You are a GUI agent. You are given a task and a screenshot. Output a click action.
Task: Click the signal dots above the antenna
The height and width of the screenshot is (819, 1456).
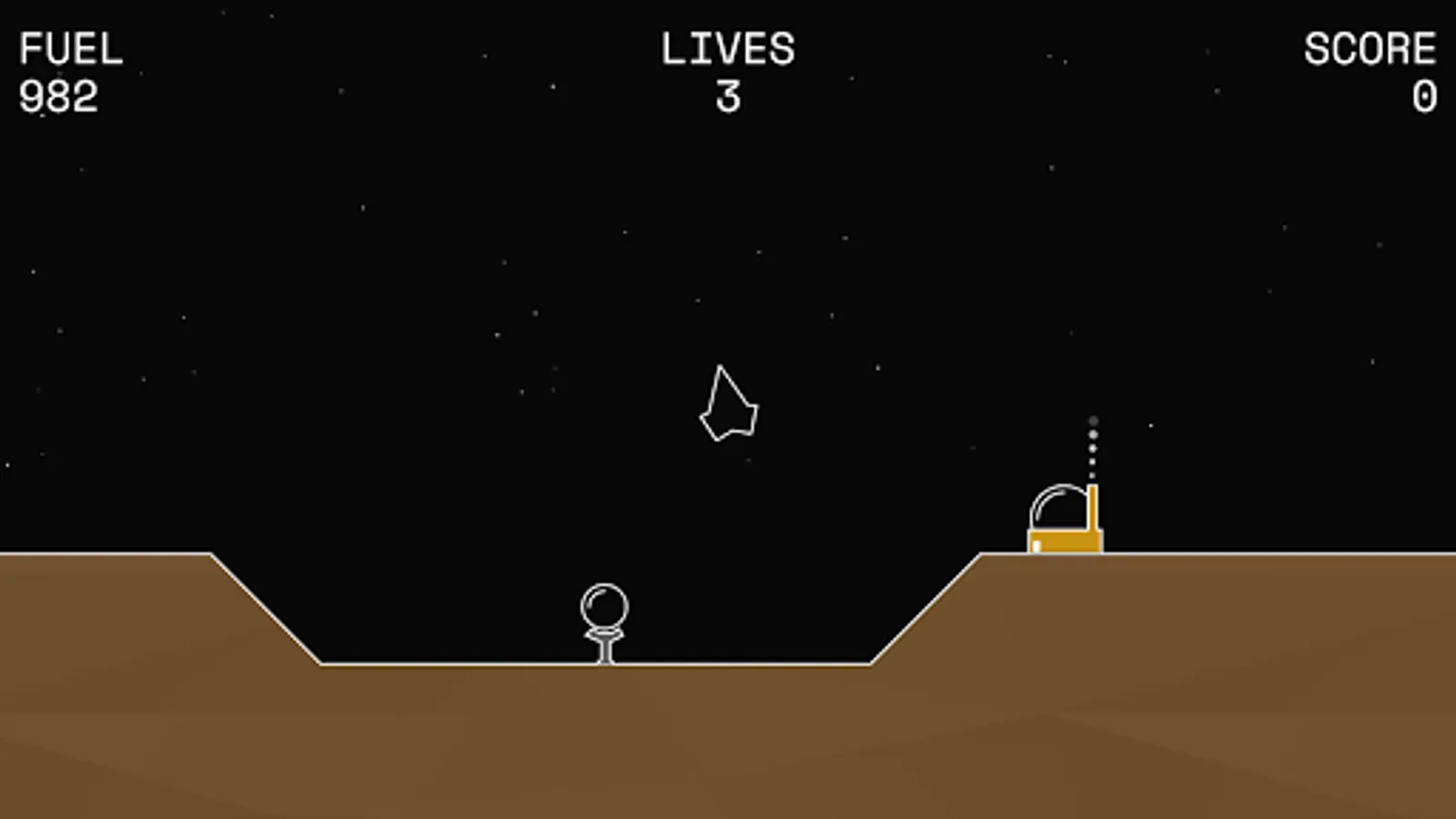pos(1092,446)
